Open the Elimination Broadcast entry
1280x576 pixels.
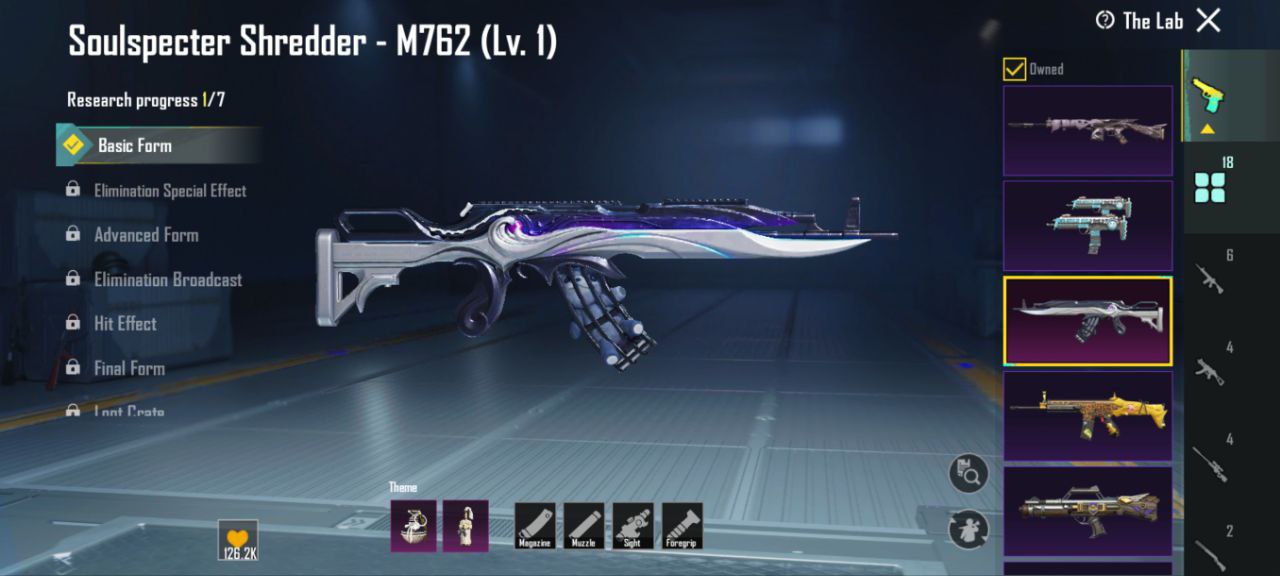tap(167, 280)
